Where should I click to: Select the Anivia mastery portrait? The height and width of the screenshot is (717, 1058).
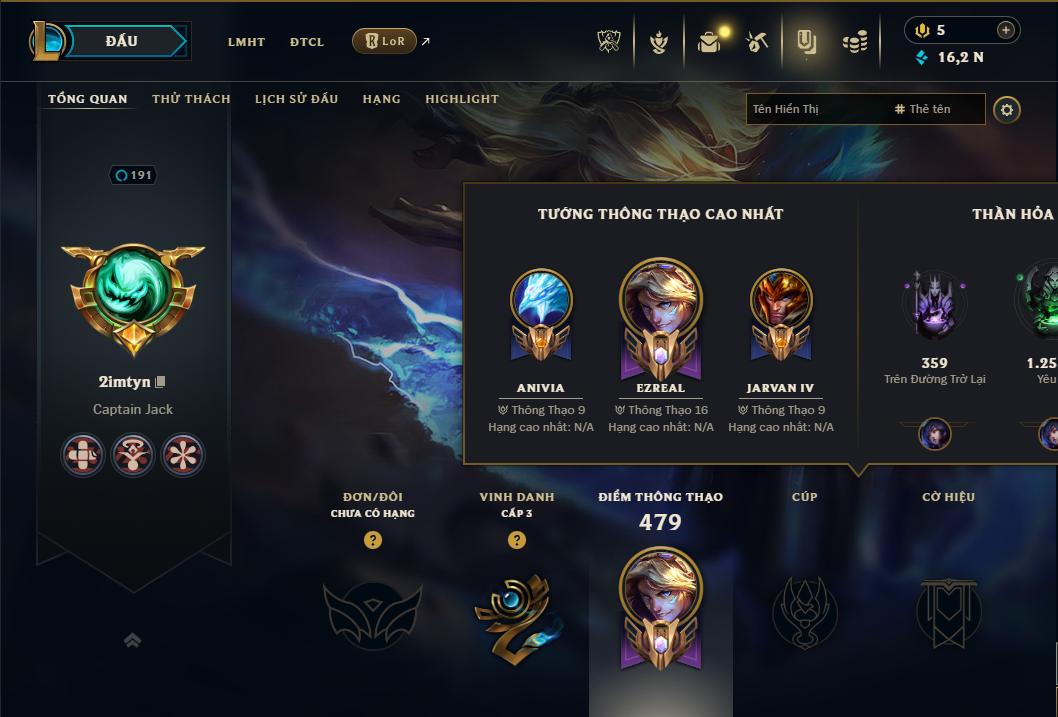[541, 300]
